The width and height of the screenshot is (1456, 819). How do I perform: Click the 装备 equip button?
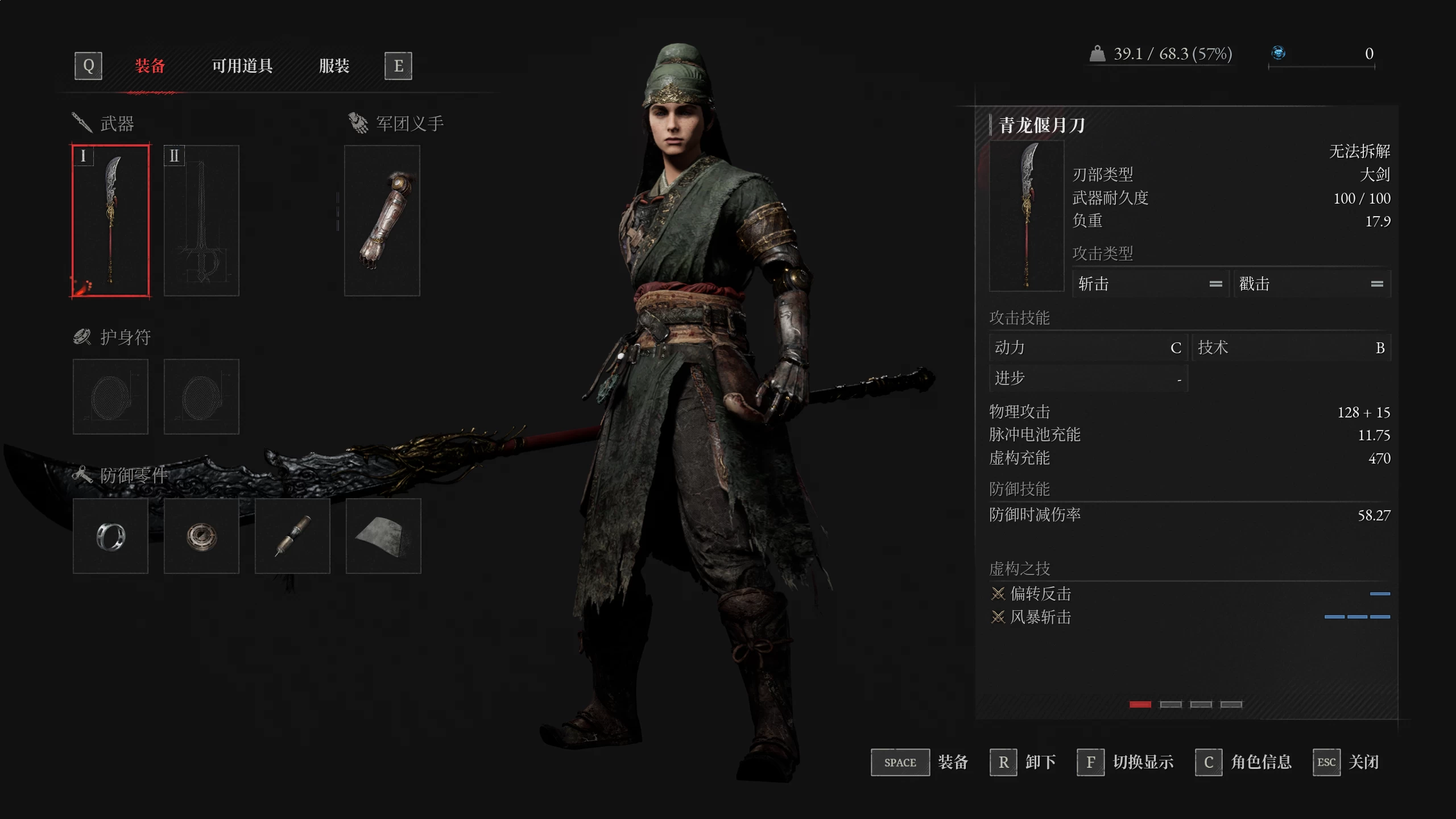920,762
